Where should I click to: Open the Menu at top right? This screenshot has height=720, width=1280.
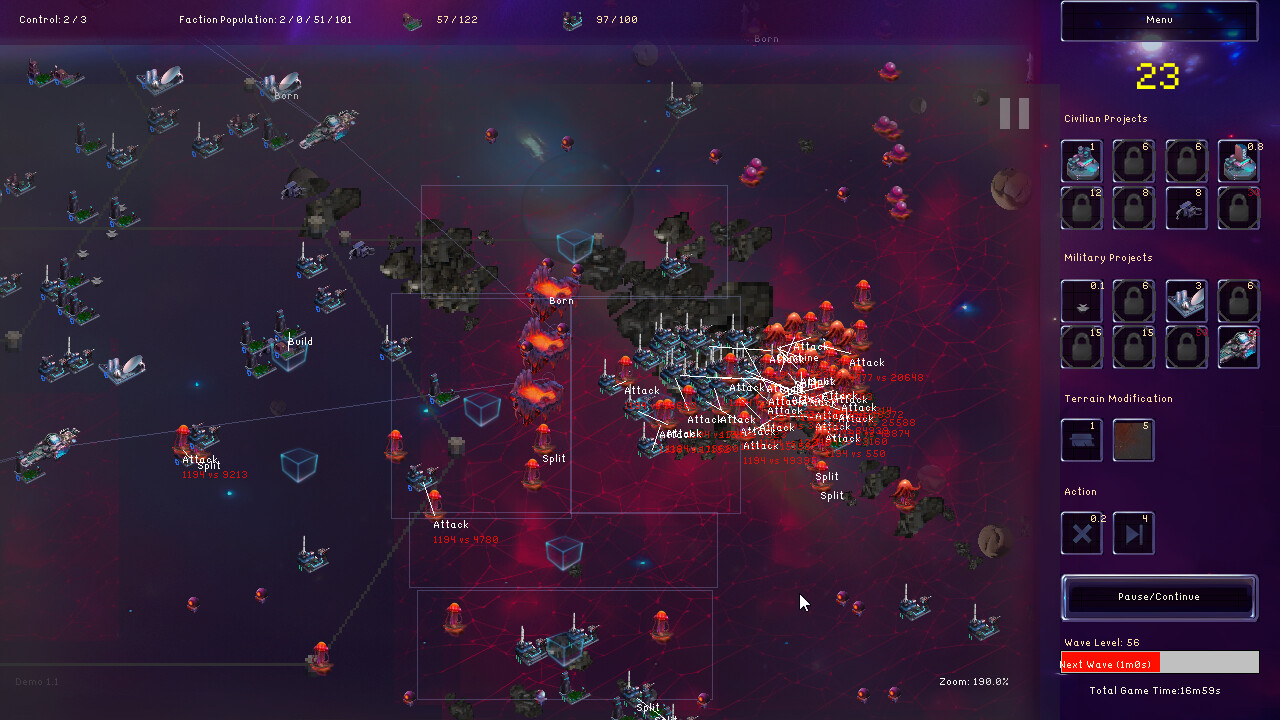tap(1157, 20)
